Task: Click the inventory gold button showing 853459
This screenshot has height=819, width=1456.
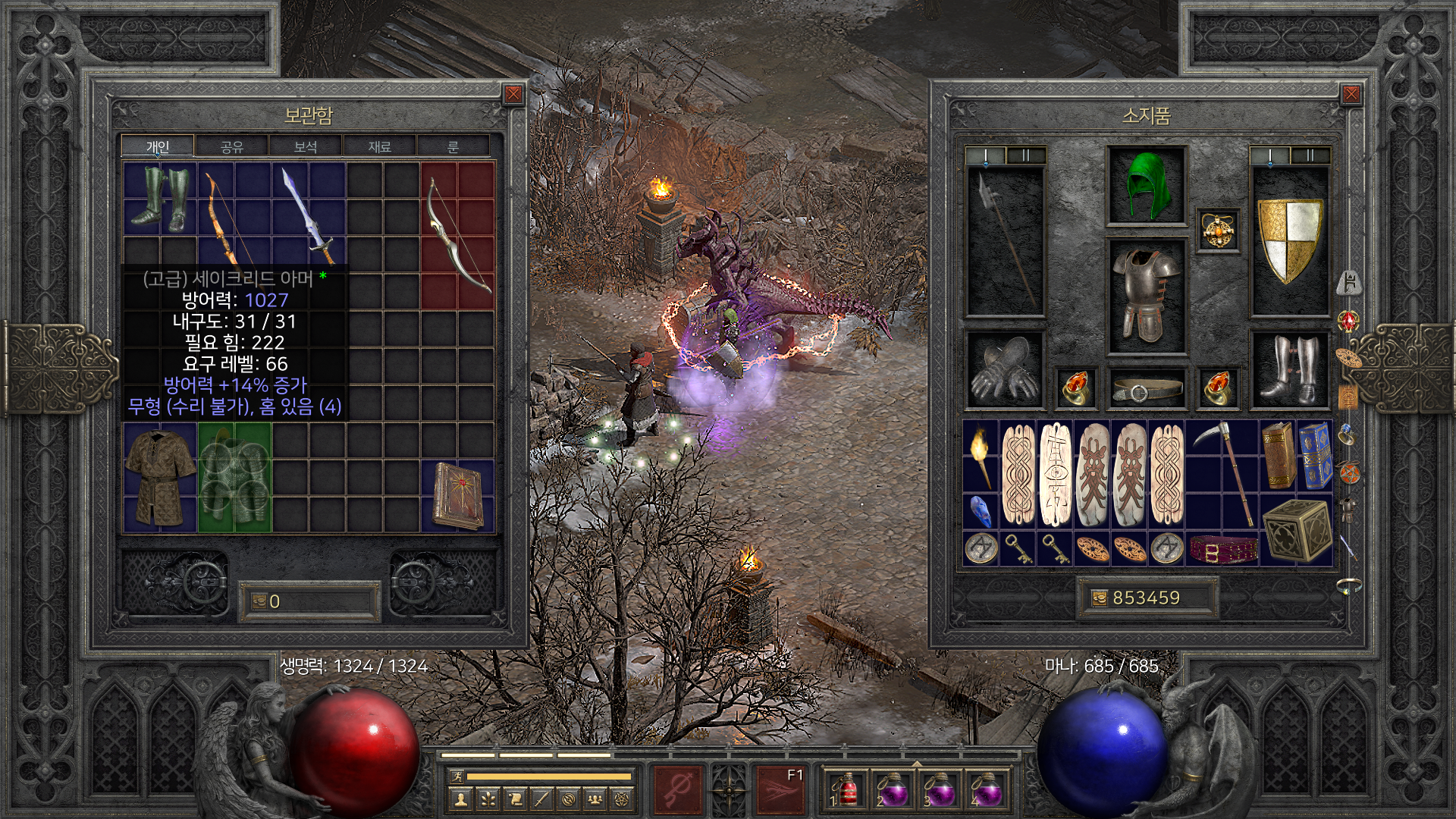Action: (1099, 598)
